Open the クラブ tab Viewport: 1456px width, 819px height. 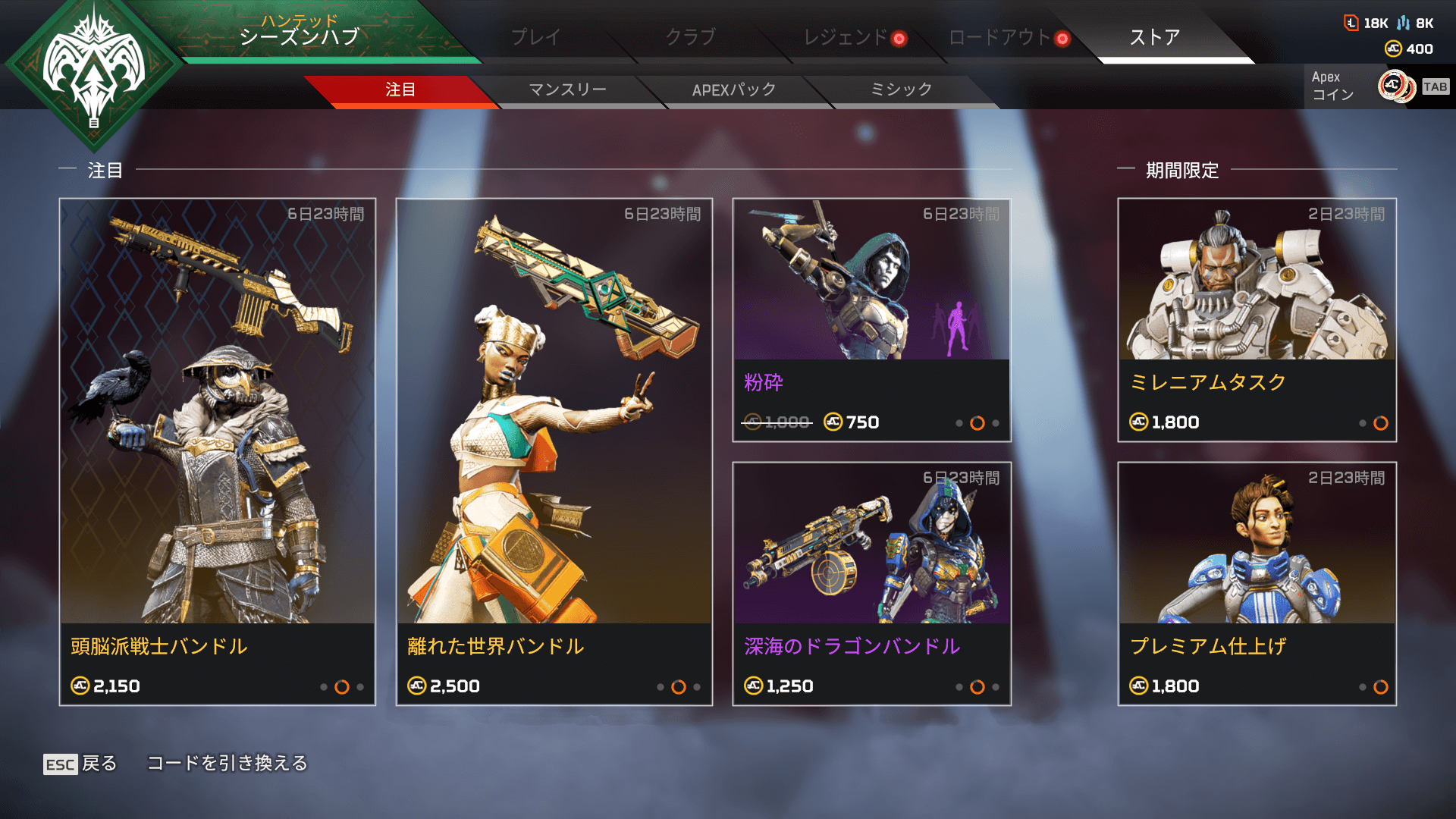coord(690,36)
